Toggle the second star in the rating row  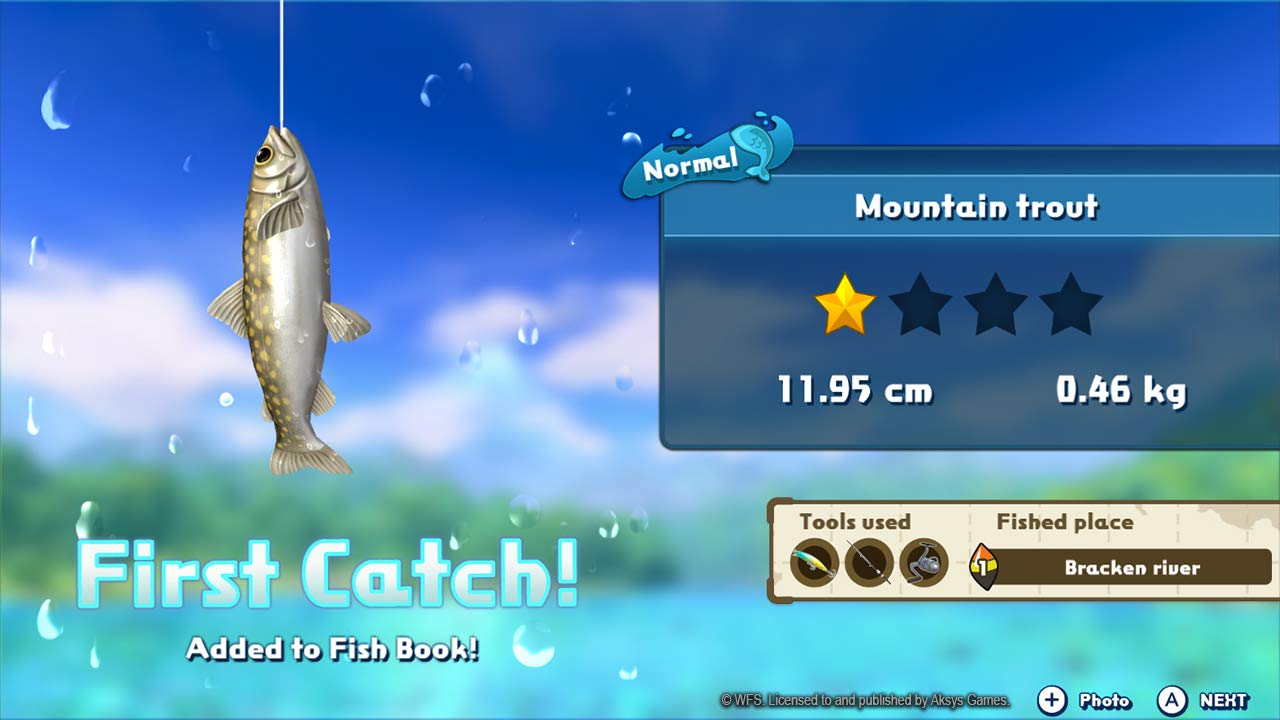pos(922,306)
